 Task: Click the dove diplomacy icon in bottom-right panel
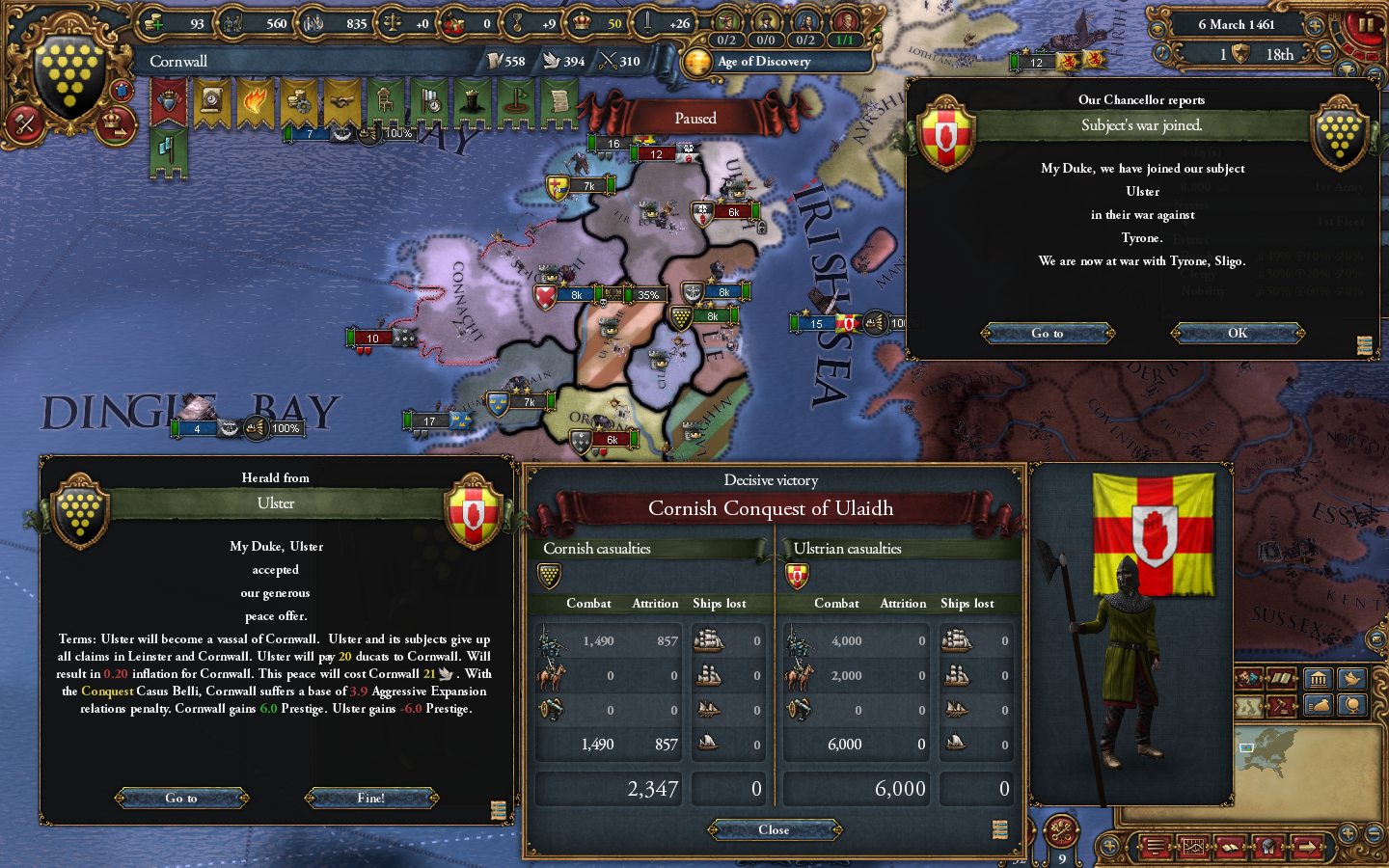coord(1350,678)
